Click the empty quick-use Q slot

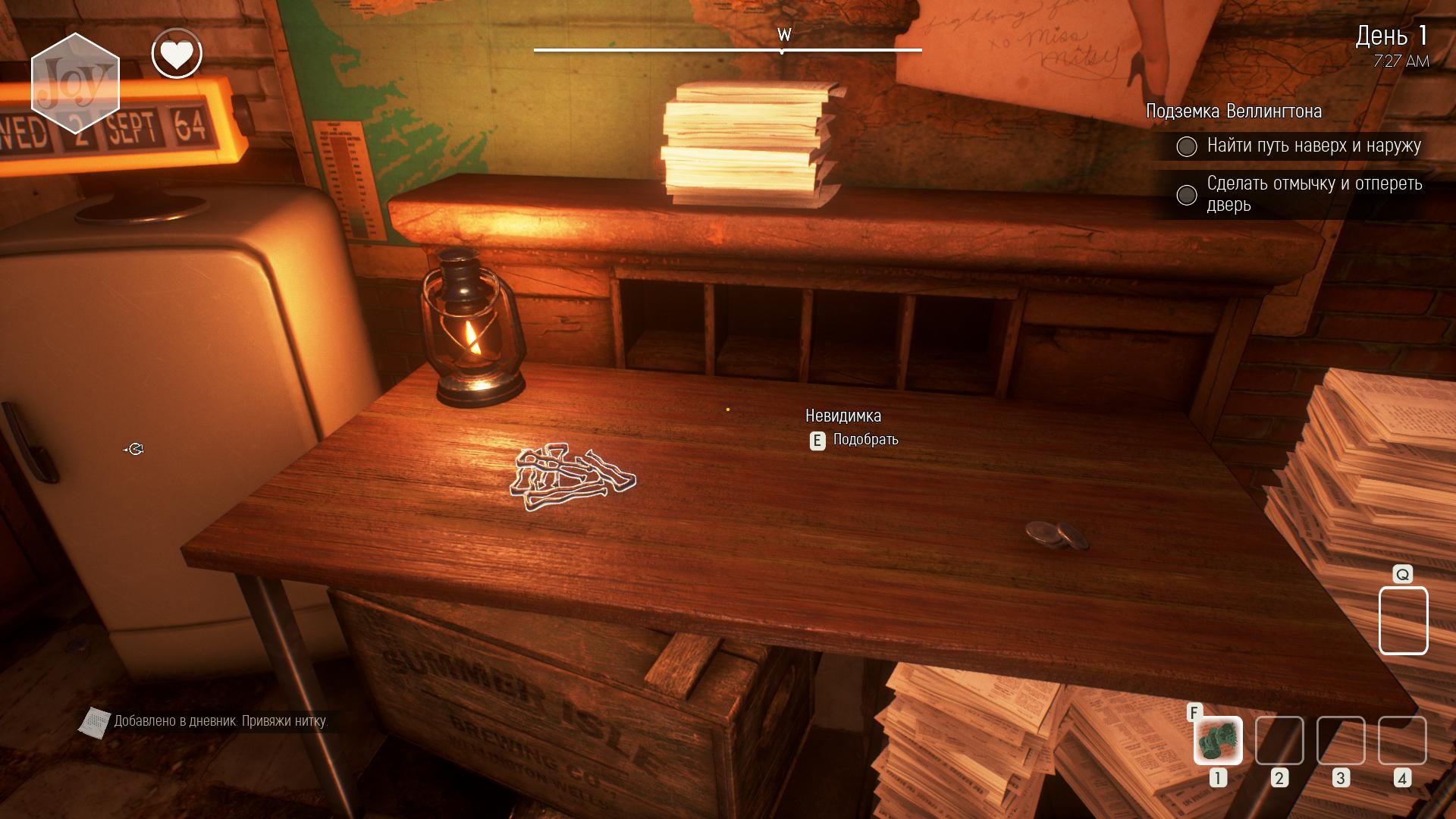click(x=1403, y=620)
